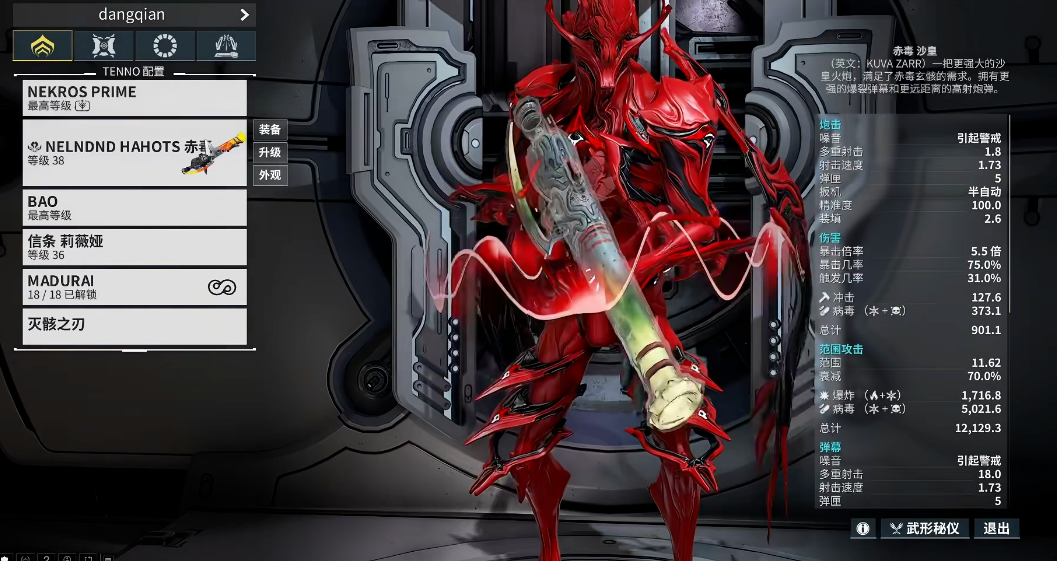Open the 外观 appearance options
Screen dimensions: 1057x561
(x=270, y=175)
